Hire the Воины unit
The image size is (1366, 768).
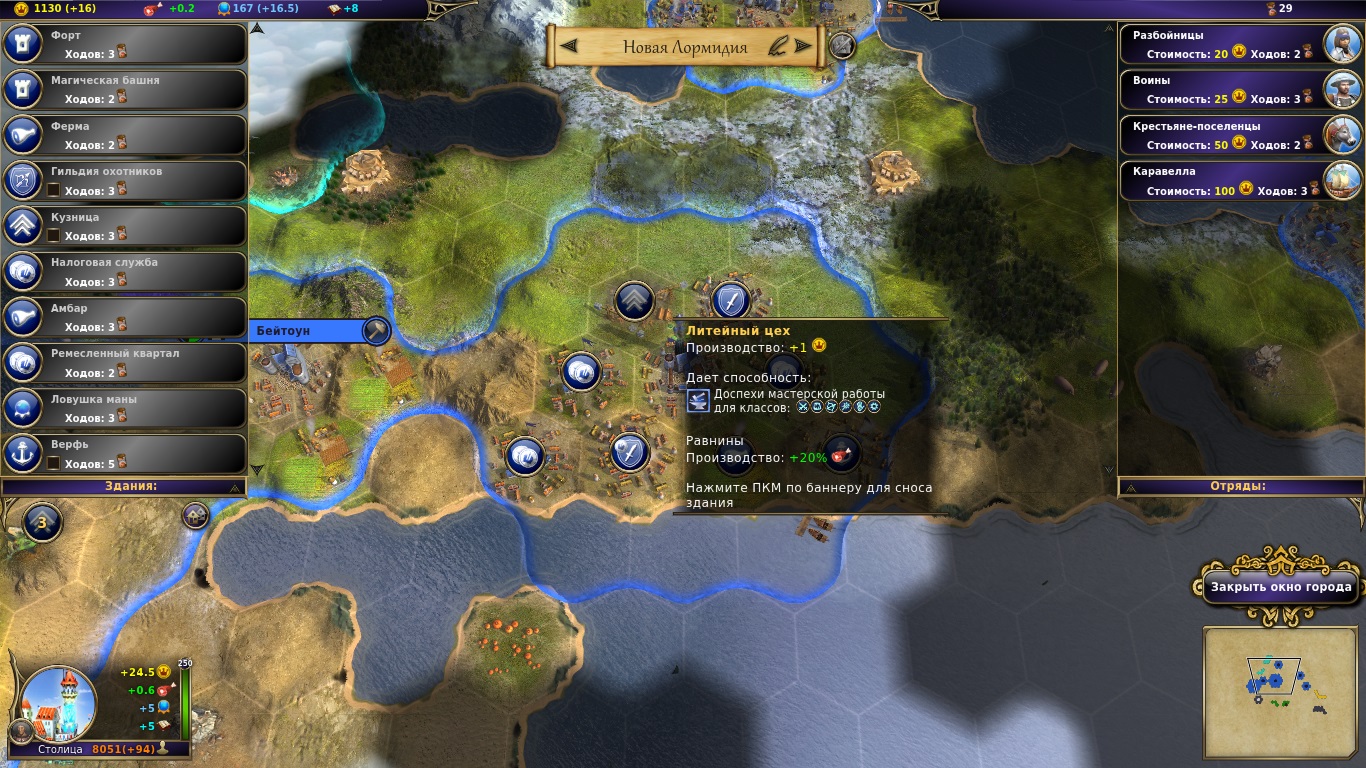point(1240,89)
